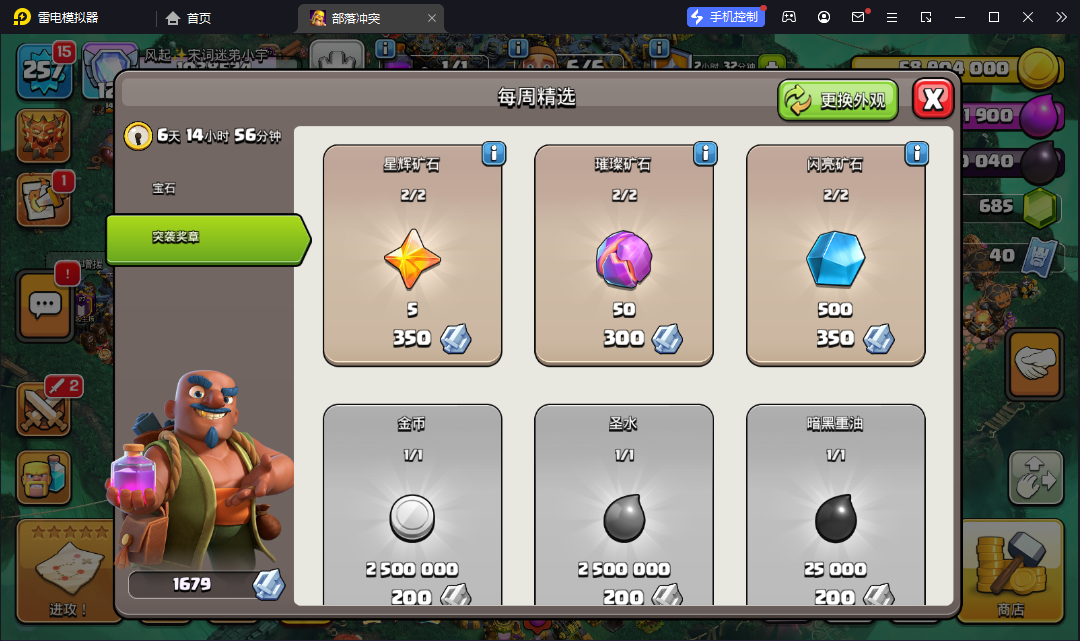Choose the 暗黑重油 offer card
This screenshot has height=641, width=1080.
835,505
